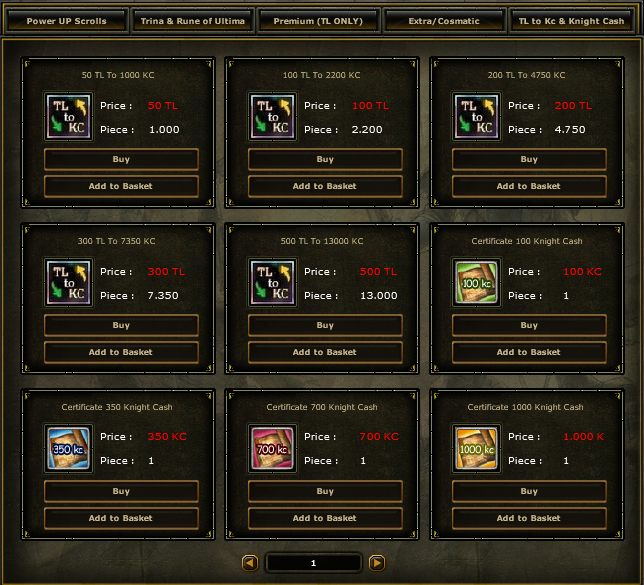
Task: Add Certificate 100 Knight Cash to basket
Action: pos(529,352)
